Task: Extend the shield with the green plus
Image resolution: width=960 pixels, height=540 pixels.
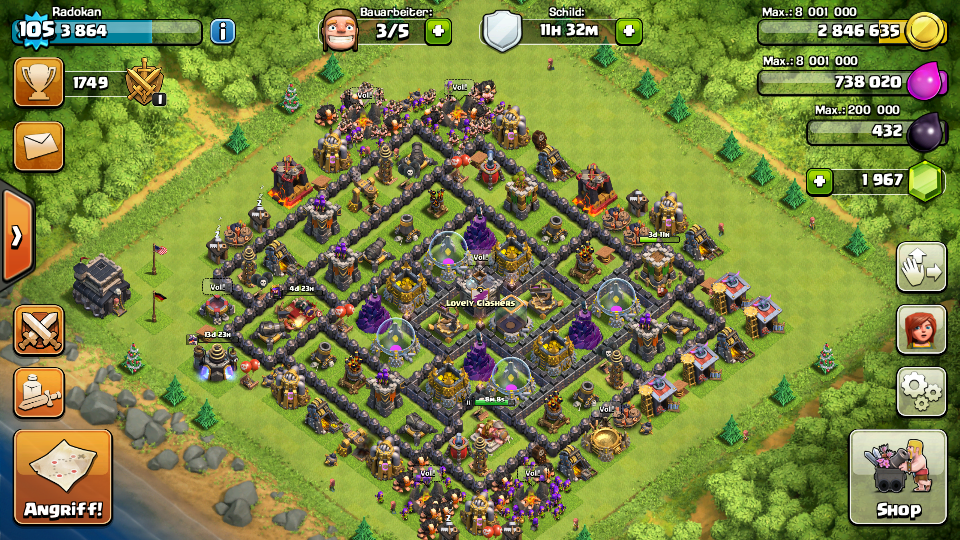Action: tap(628, 31)
